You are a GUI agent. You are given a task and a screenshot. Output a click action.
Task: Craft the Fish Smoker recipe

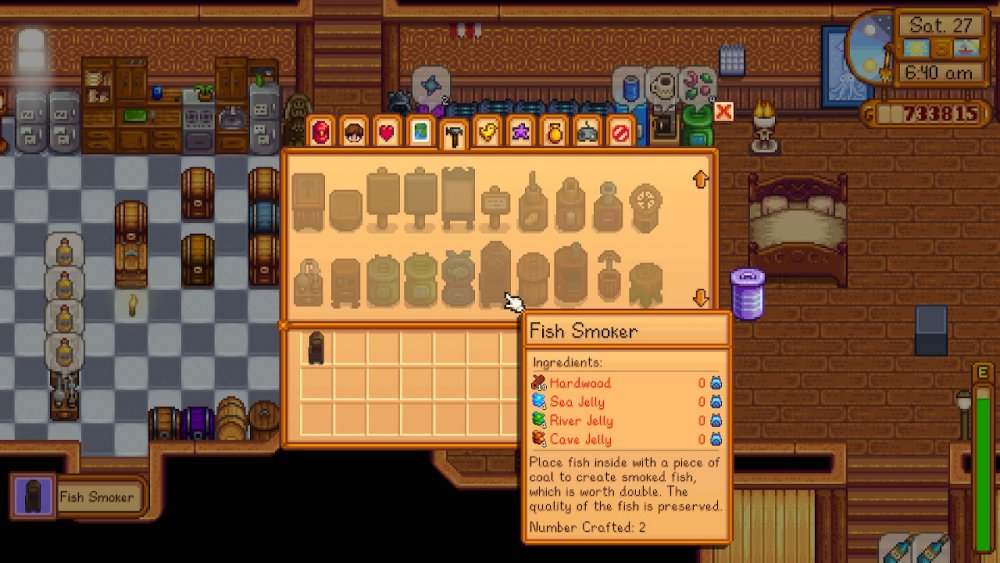[495, 275]
